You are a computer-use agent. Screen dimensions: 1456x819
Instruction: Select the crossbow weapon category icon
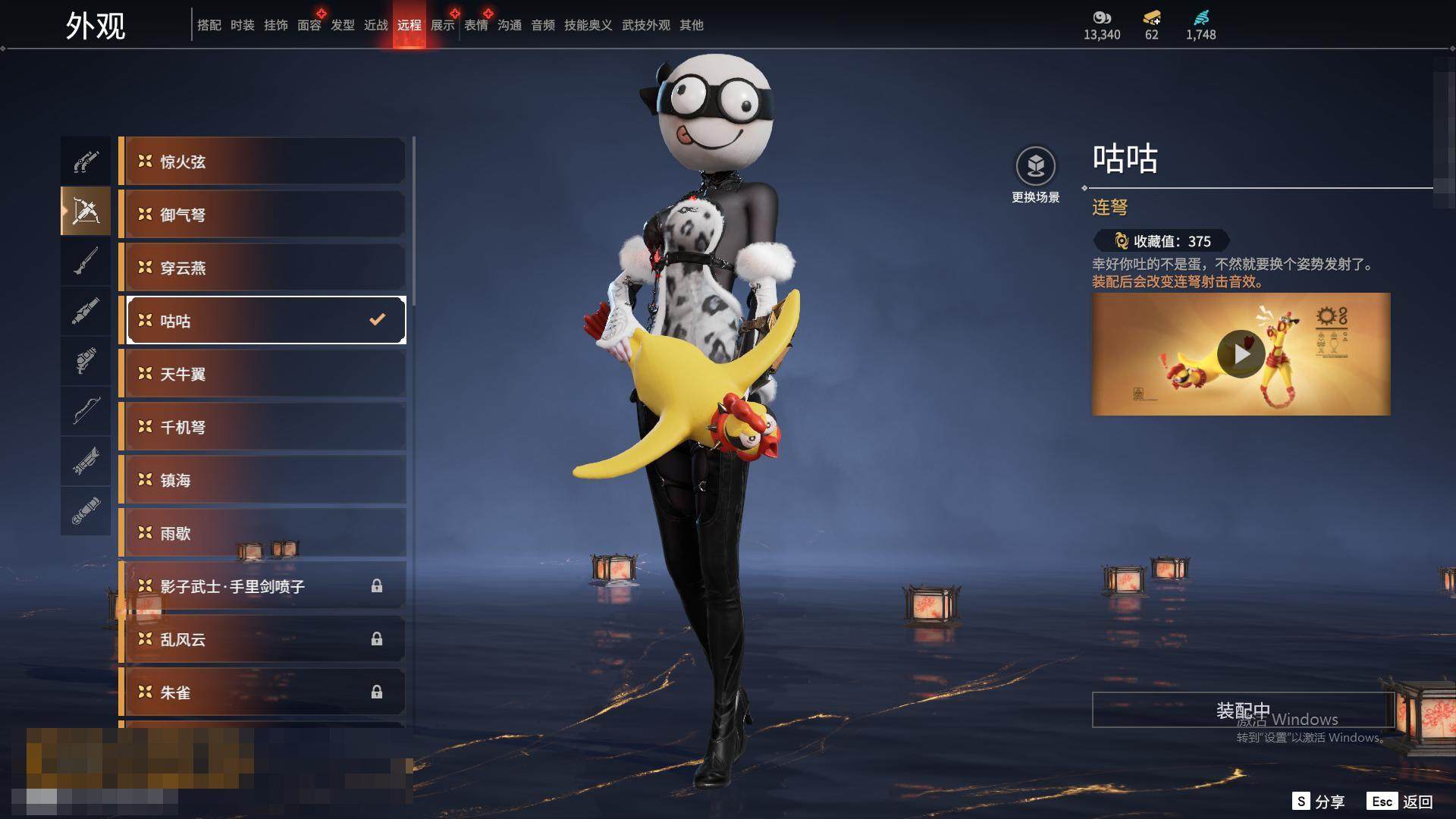(x=86, y=212)
